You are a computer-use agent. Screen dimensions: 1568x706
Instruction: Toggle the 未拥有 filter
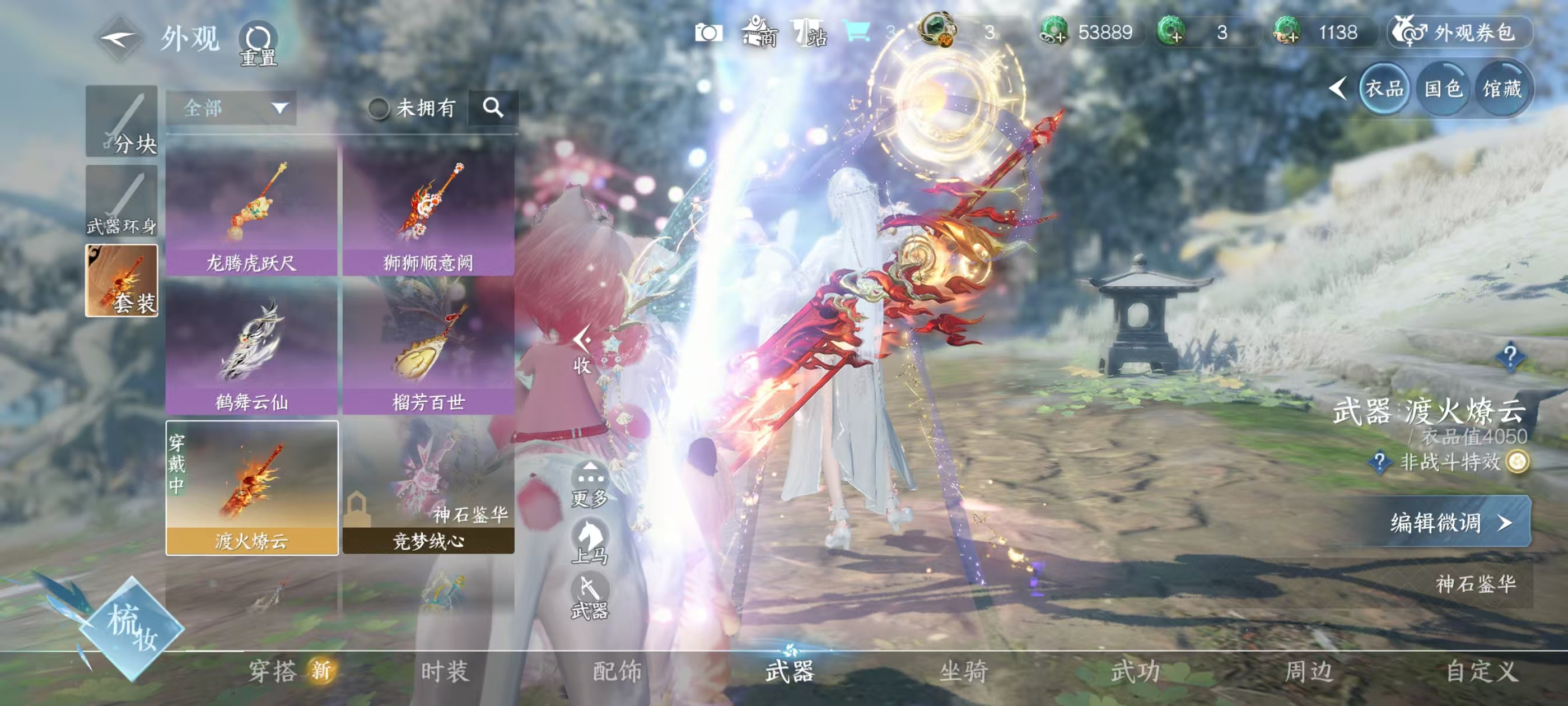379,109
